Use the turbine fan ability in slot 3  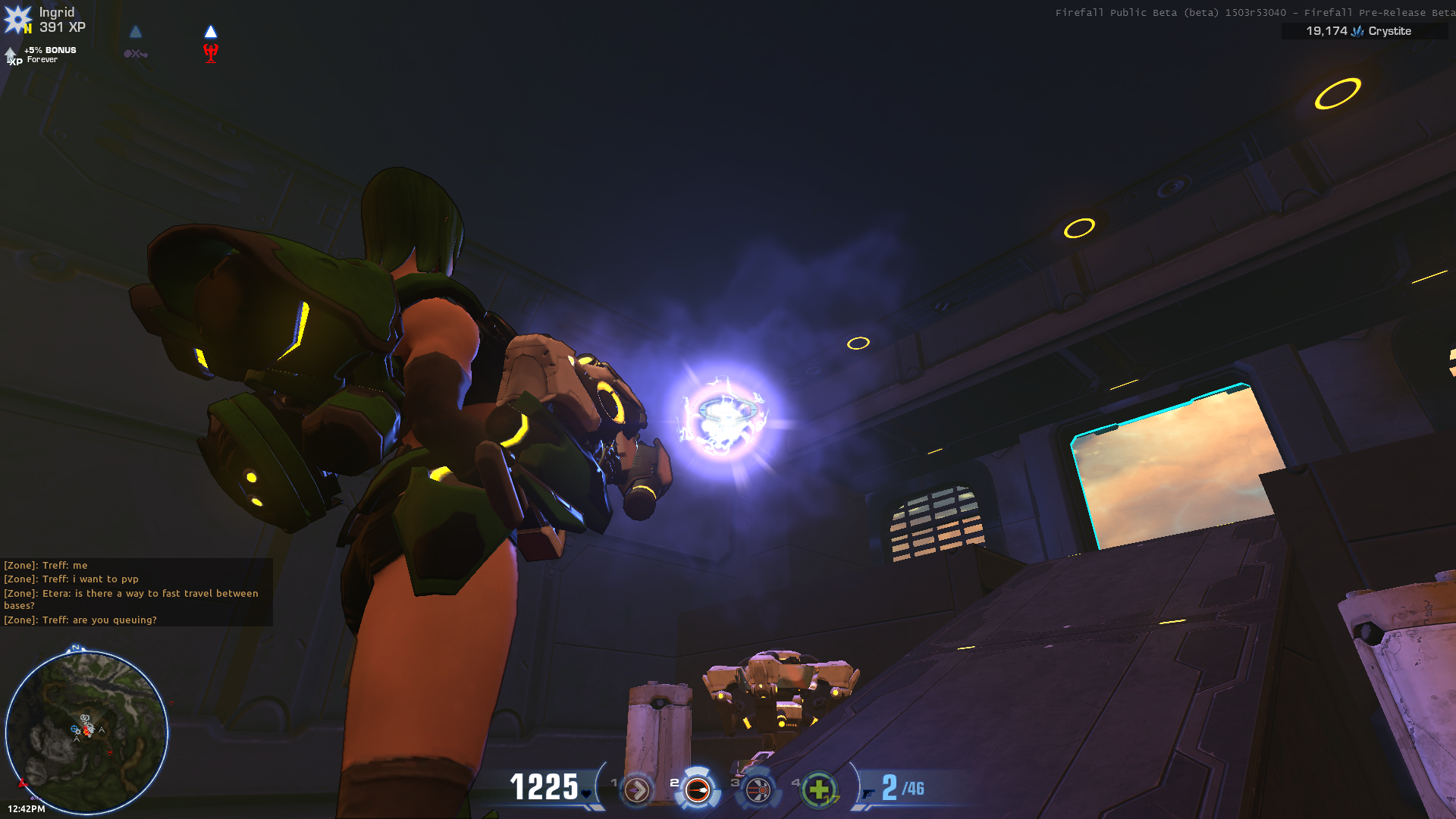[x=758, y=790]
